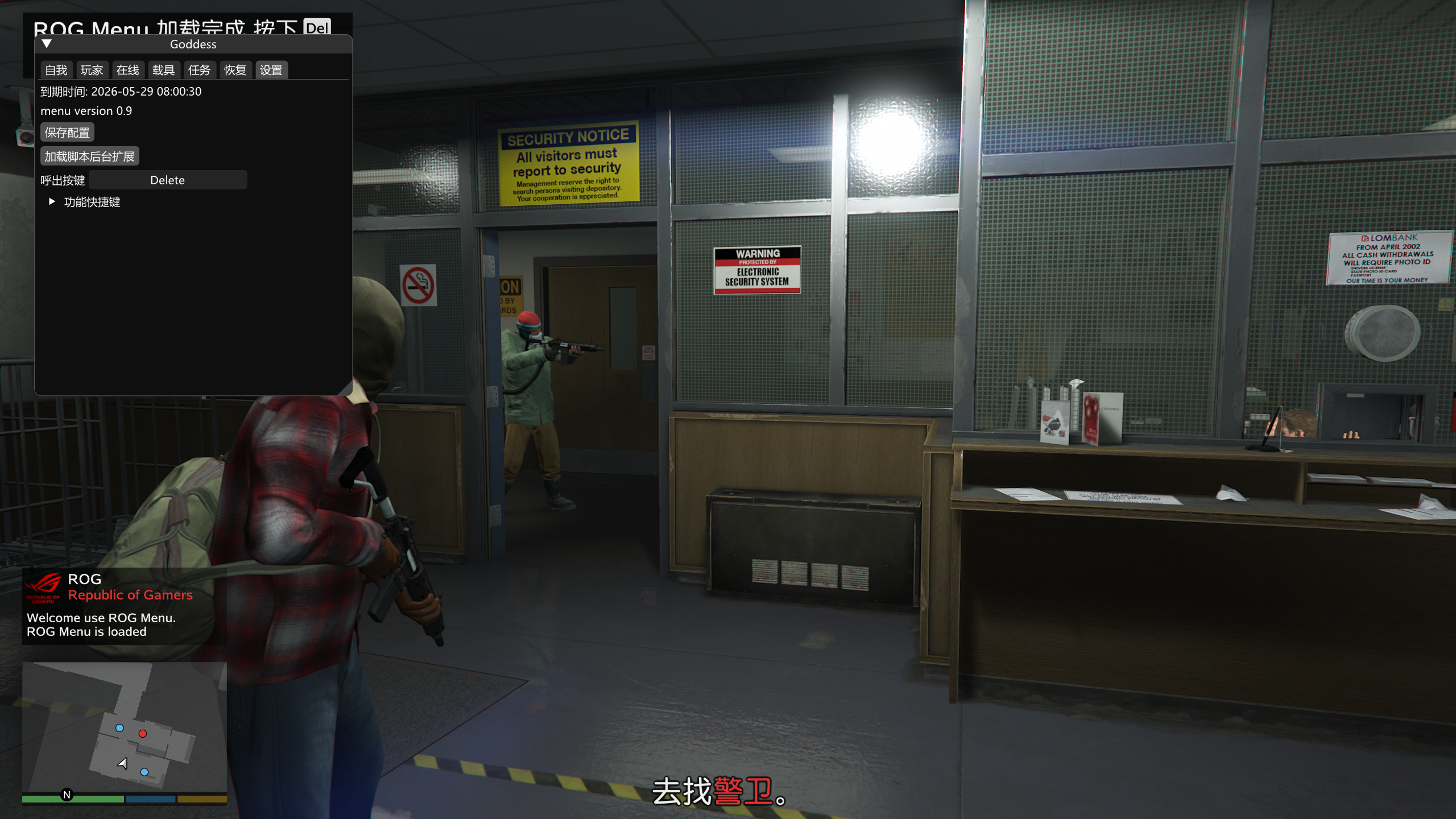Collapse the Goddess menu window arrow

[47, 44]
